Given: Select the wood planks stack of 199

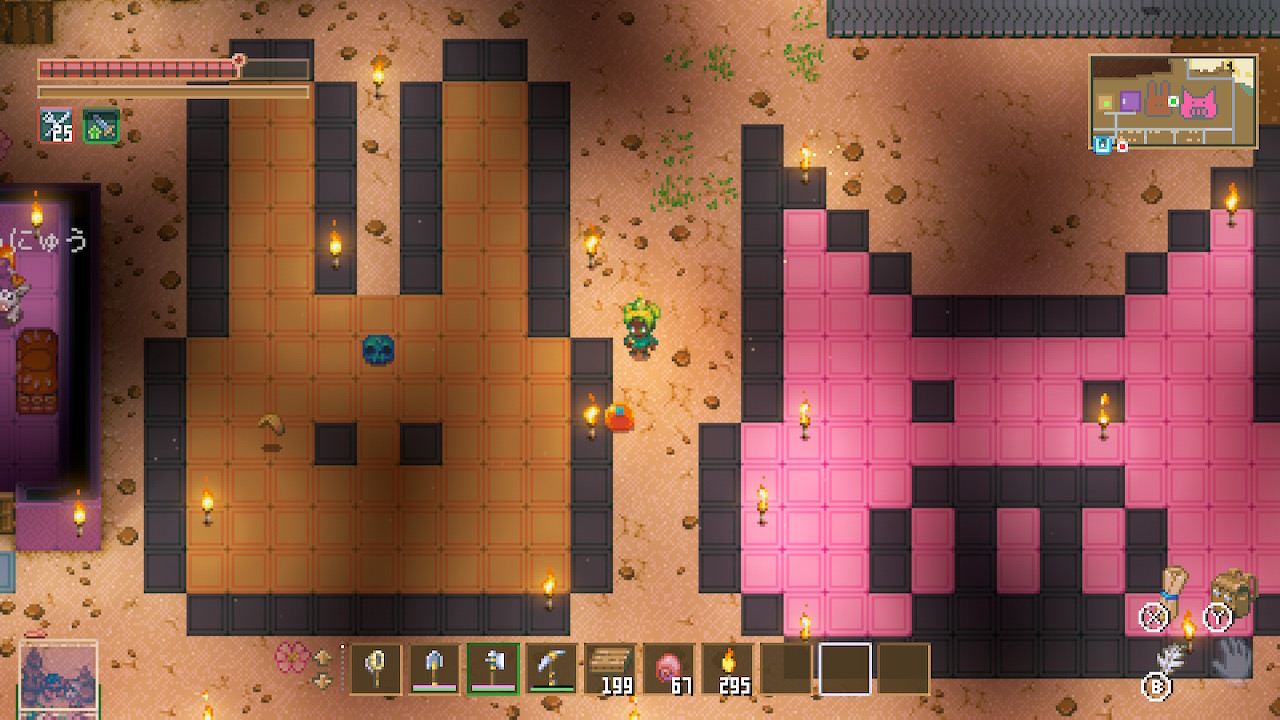Looking at the screenshot, I should [x=610, y=668].
